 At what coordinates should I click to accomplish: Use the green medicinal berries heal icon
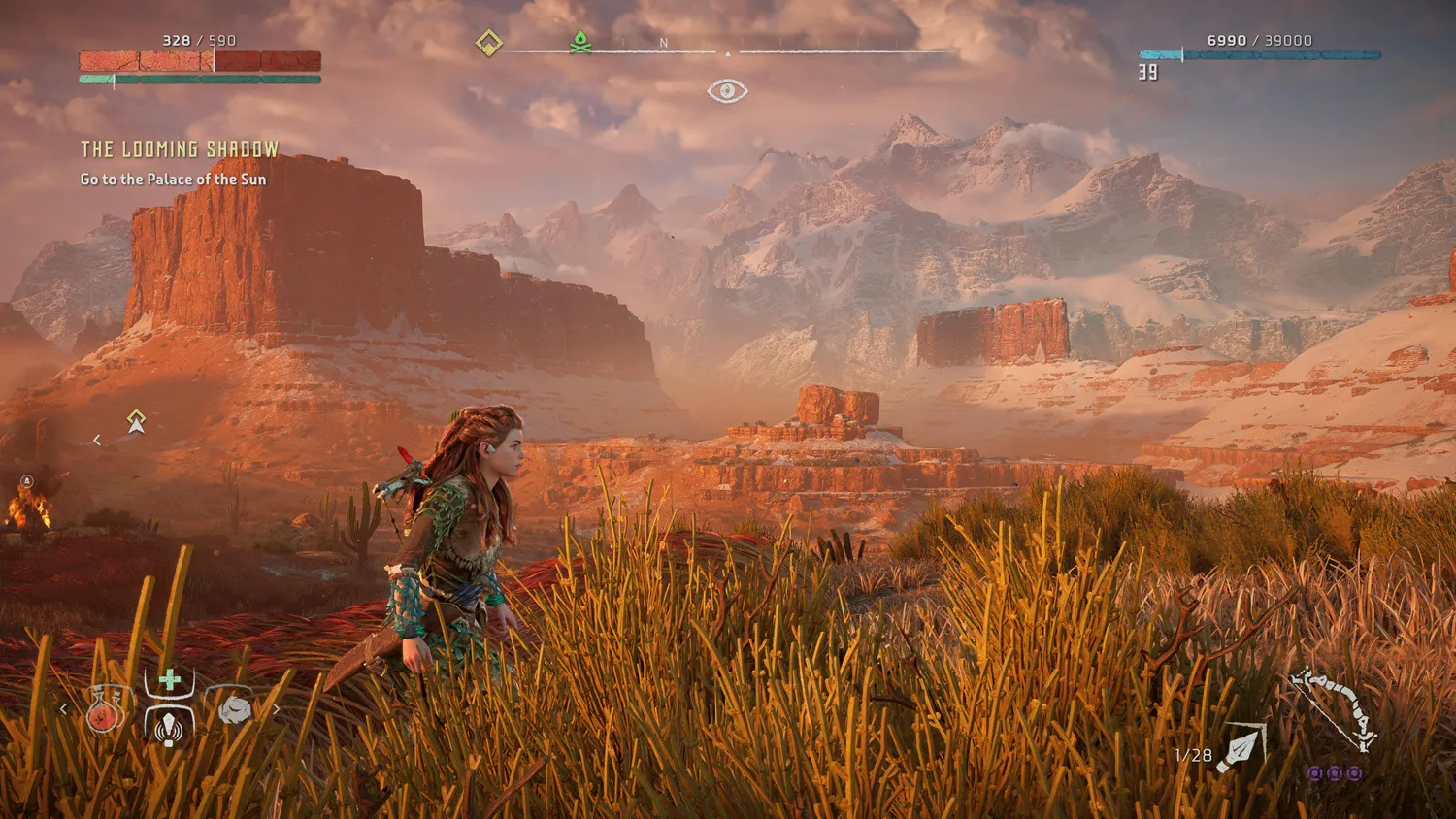point(170,679)
